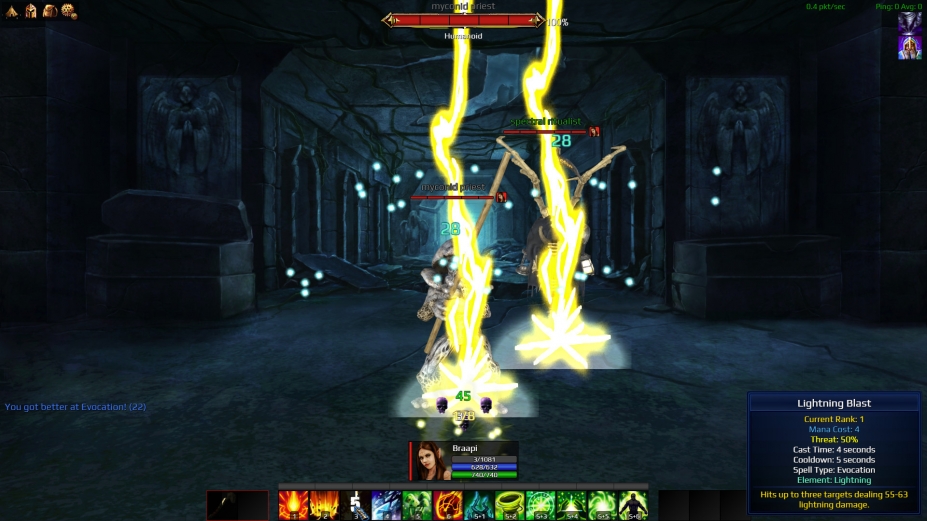Screen dimensions: 927x521
Task: Click the armored helmet buff icon
Action: 910,47
